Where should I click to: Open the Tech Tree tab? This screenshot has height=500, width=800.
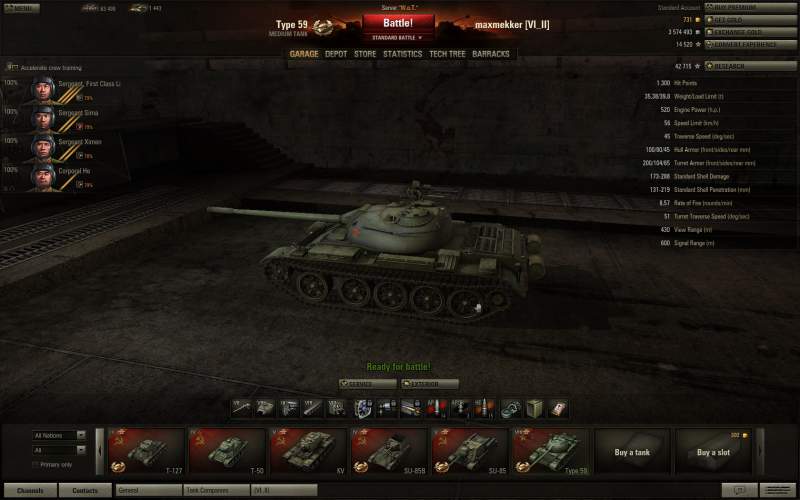click(446, 54)
